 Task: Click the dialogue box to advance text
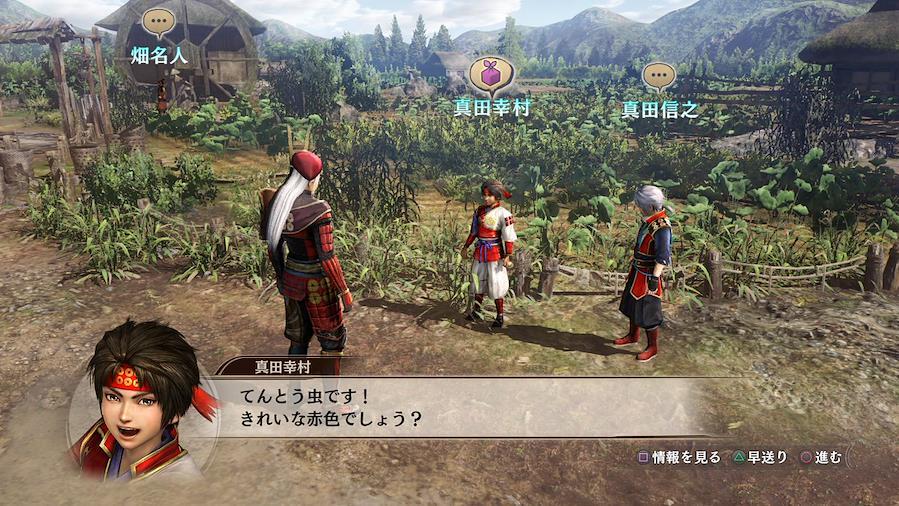click(x=450, y=407)
